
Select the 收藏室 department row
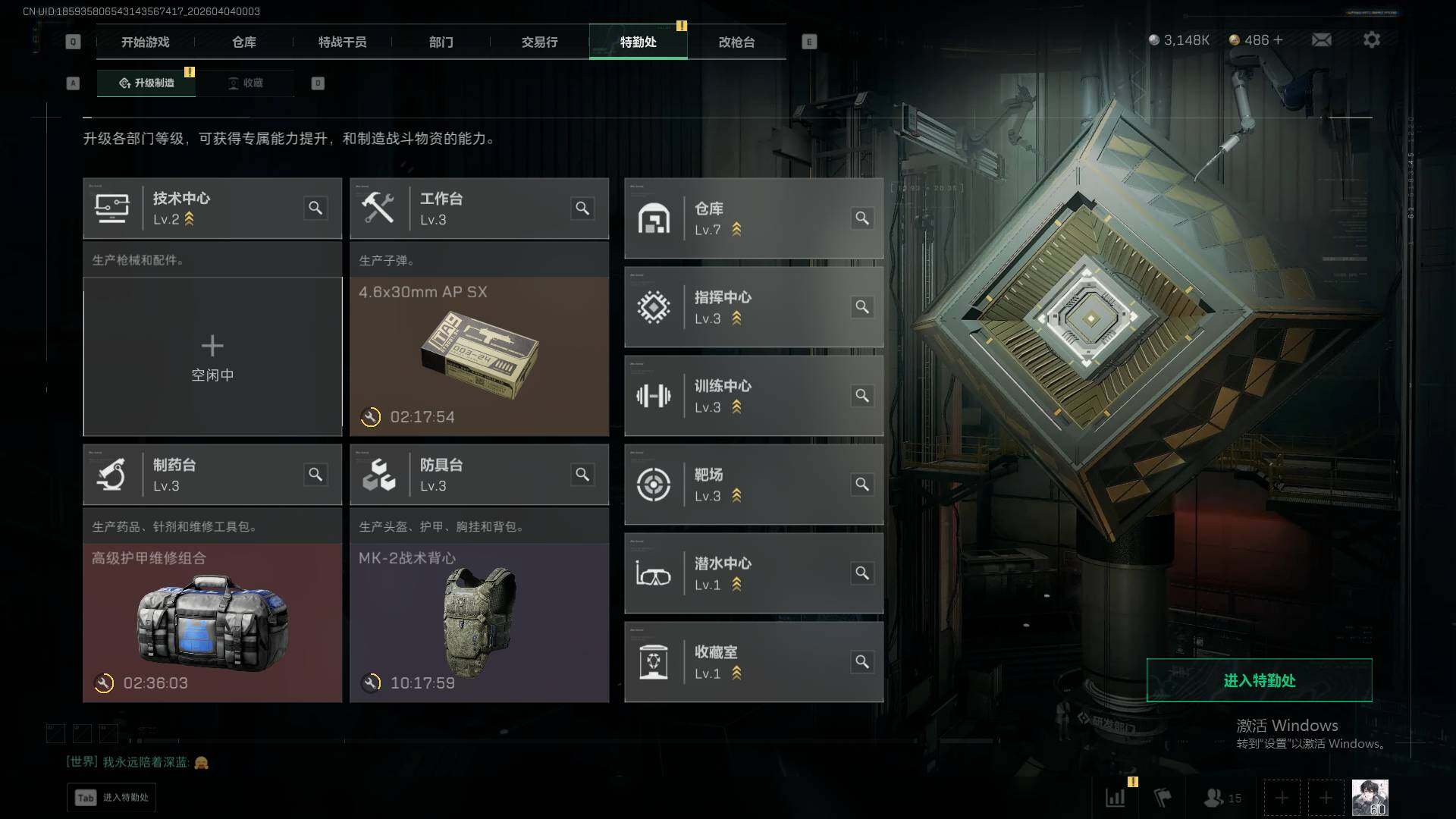[x=753, y=662]
